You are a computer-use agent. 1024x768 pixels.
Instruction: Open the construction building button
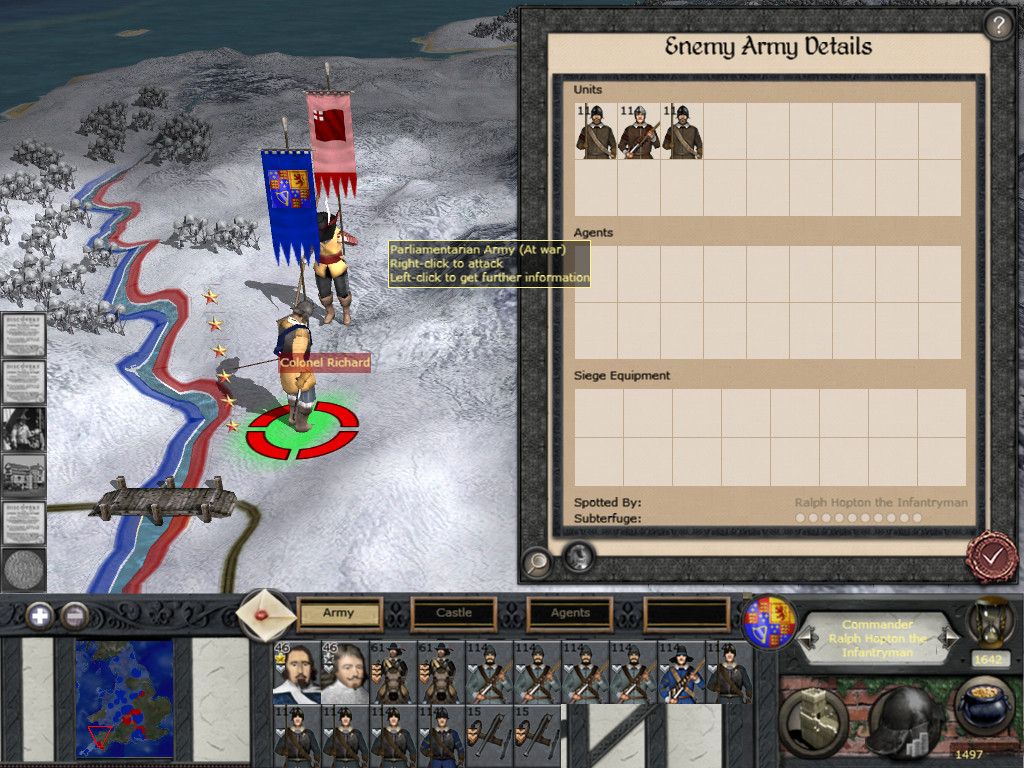click(815, 718)
